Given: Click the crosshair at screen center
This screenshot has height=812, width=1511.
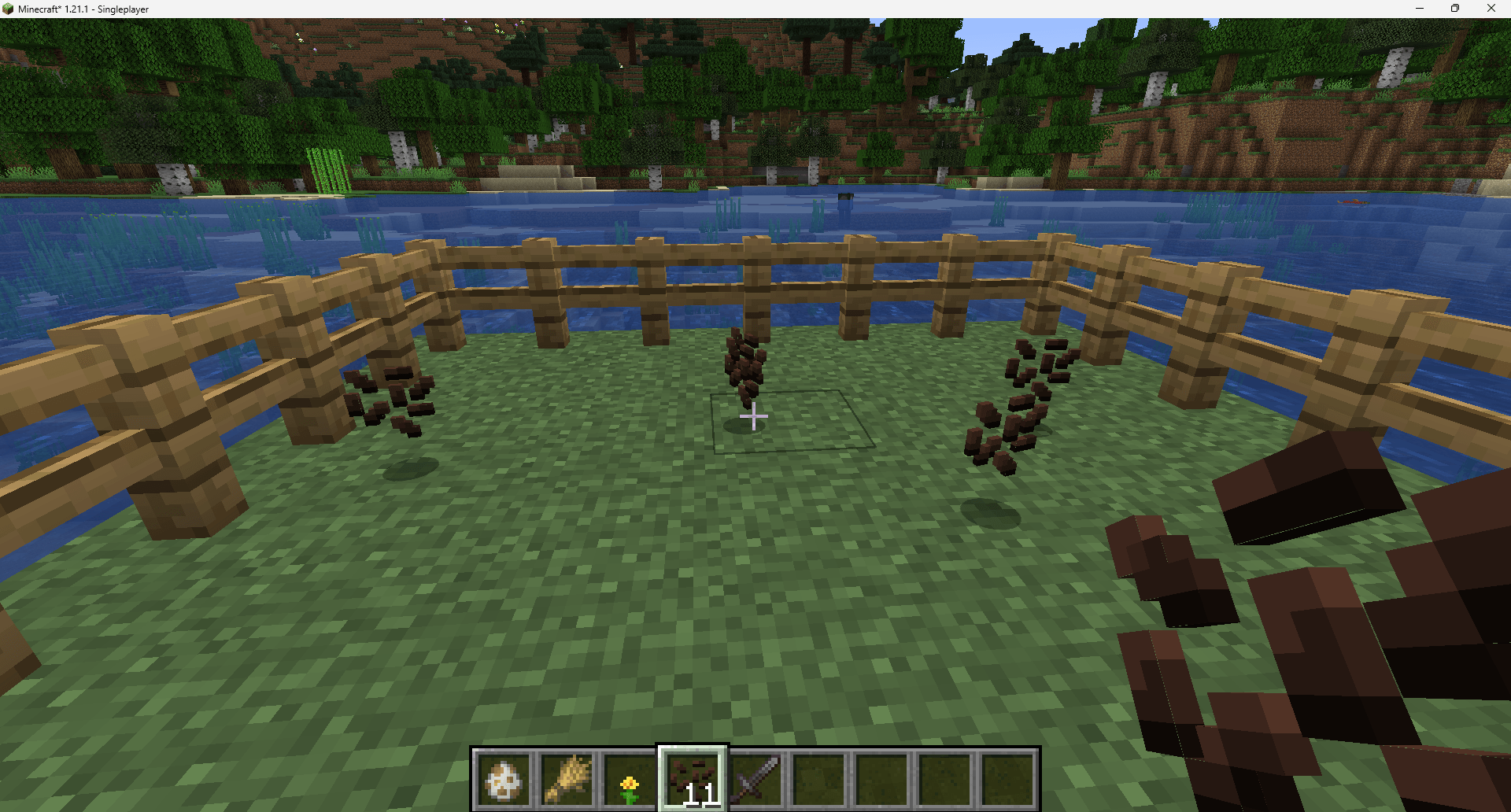Looking at the screenshot, I should (x=753, y=418).
